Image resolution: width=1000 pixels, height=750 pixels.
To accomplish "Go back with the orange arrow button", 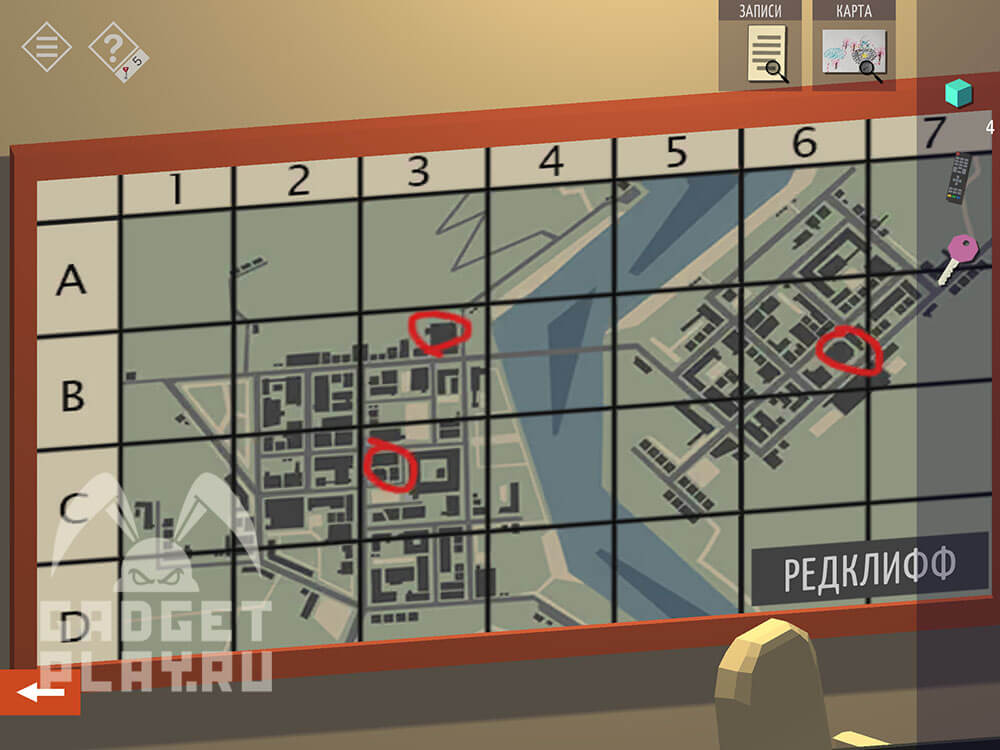I will [40, 692].
